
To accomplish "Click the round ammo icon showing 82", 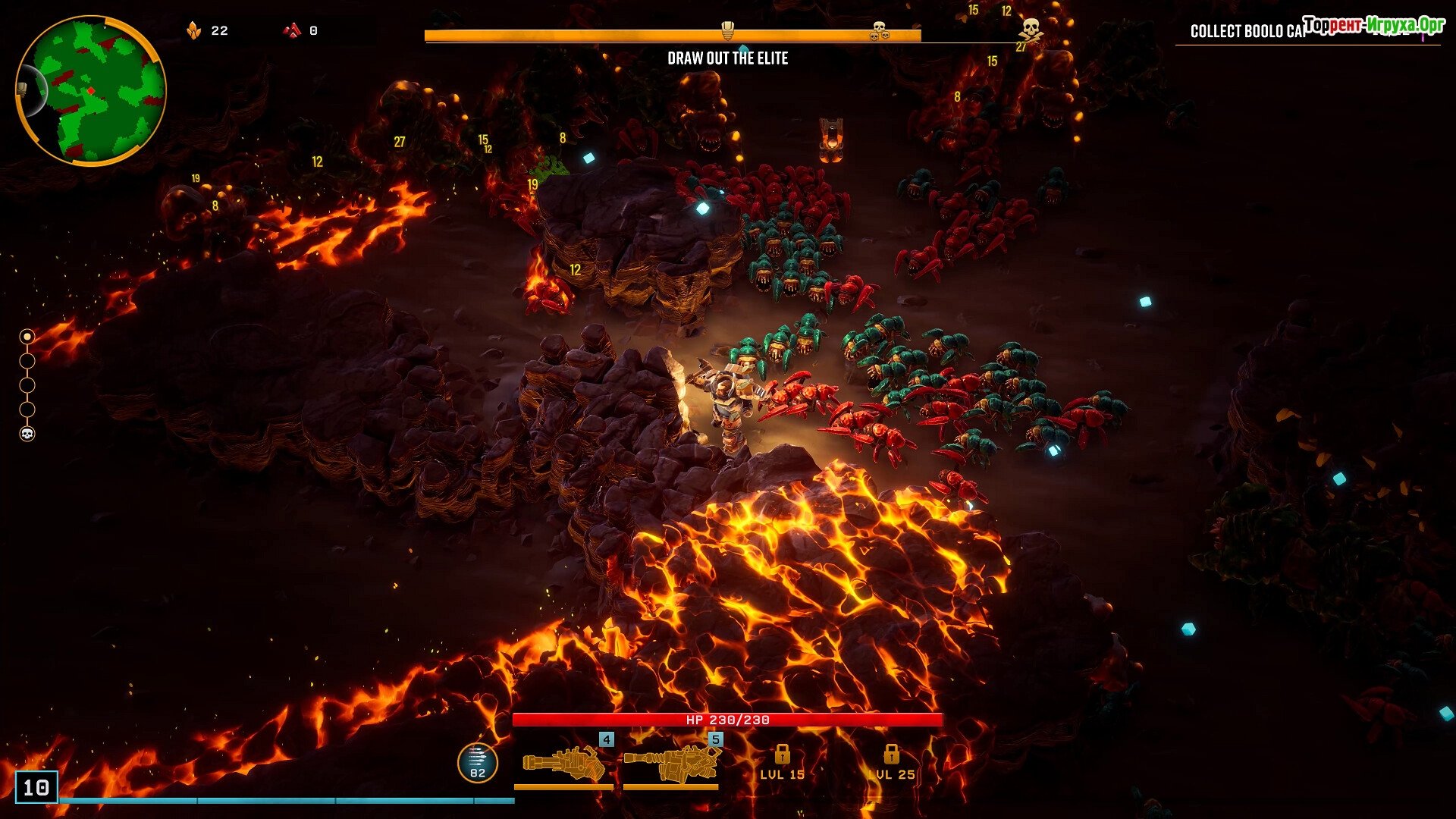I will [477, 762].
